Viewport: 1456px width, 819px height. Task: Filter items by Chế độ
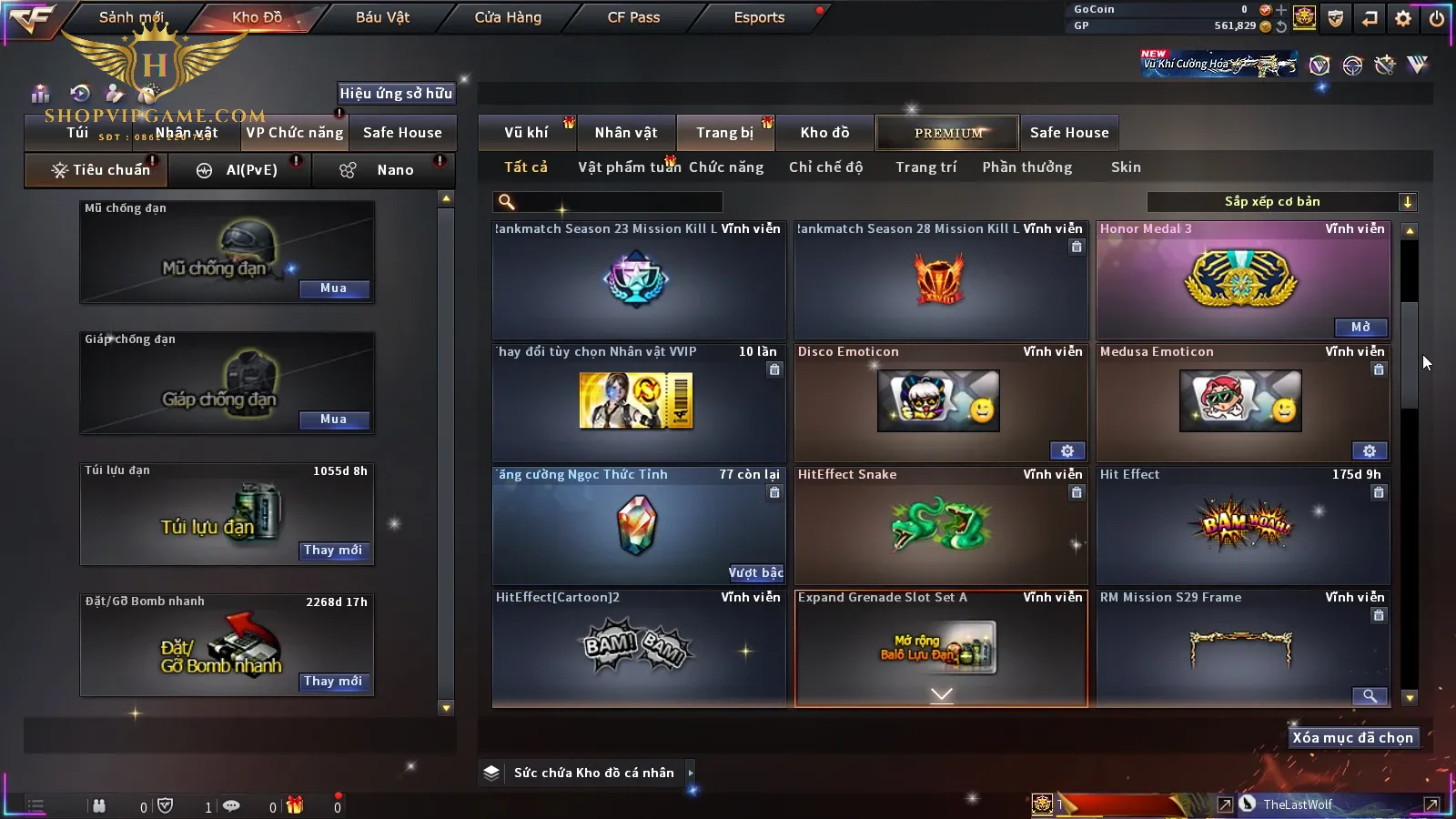[825, 167]
